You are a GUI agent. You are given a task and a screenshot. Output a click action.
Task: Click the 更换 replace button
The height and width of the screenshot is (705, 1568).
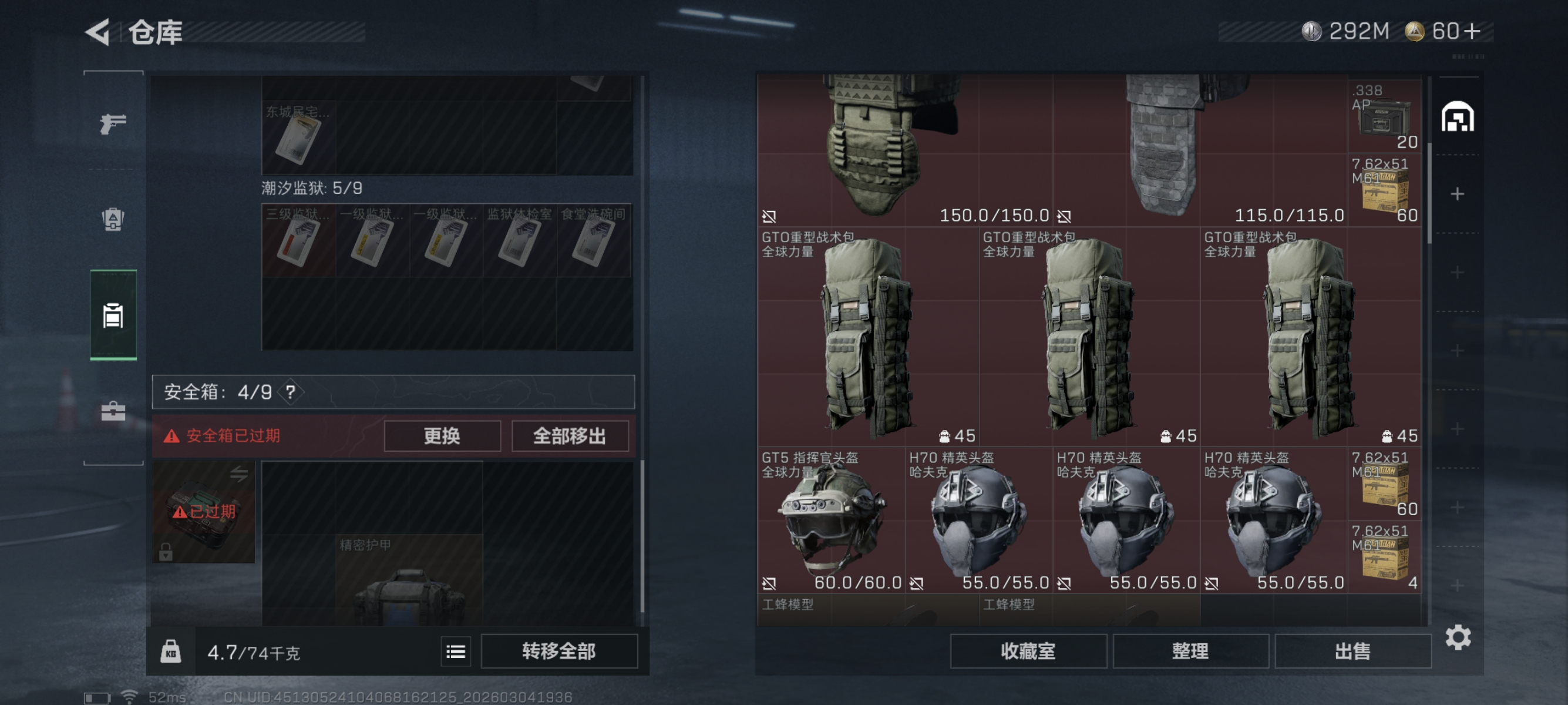tap(442, 435)
